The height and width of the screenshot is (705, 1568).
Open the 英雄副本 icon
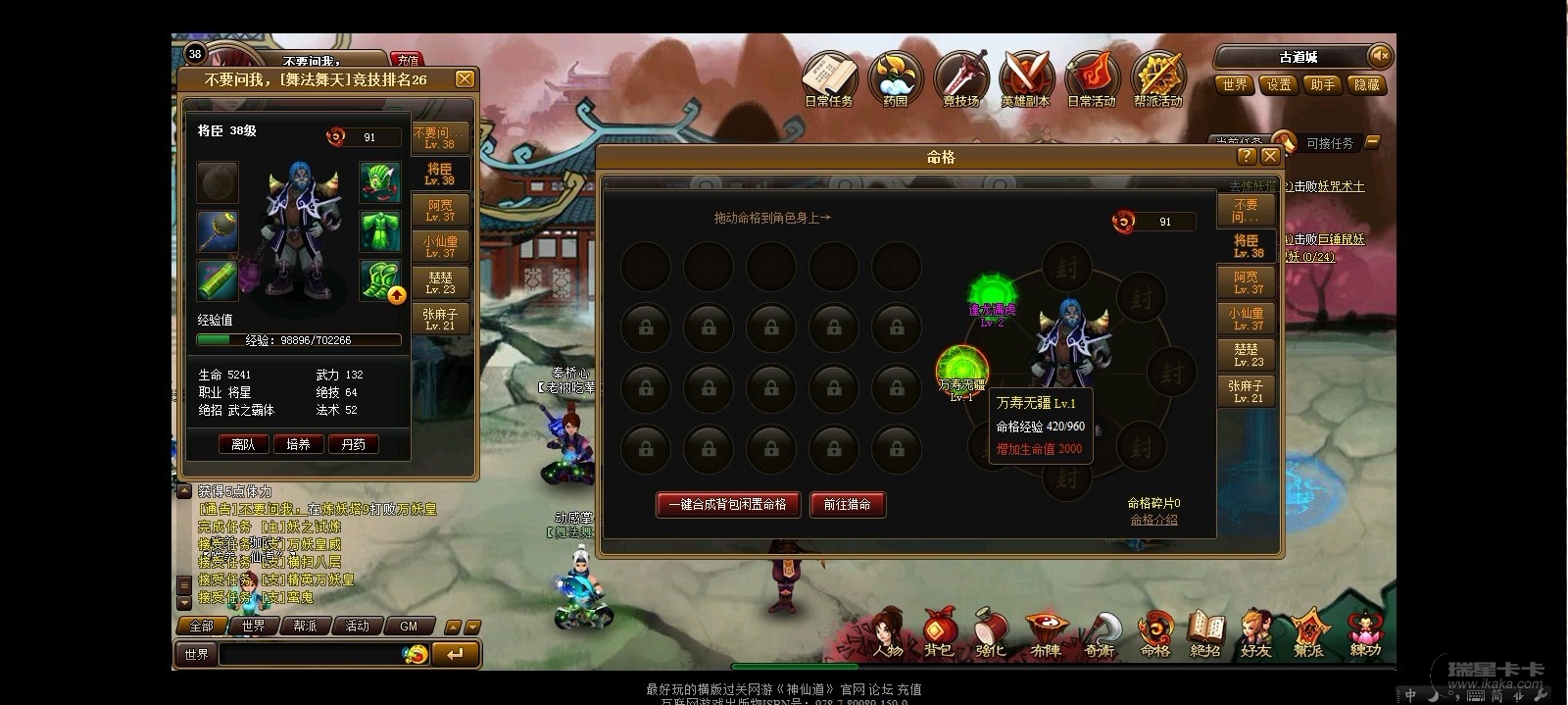pyautogui.click(x=1025, y=78)
